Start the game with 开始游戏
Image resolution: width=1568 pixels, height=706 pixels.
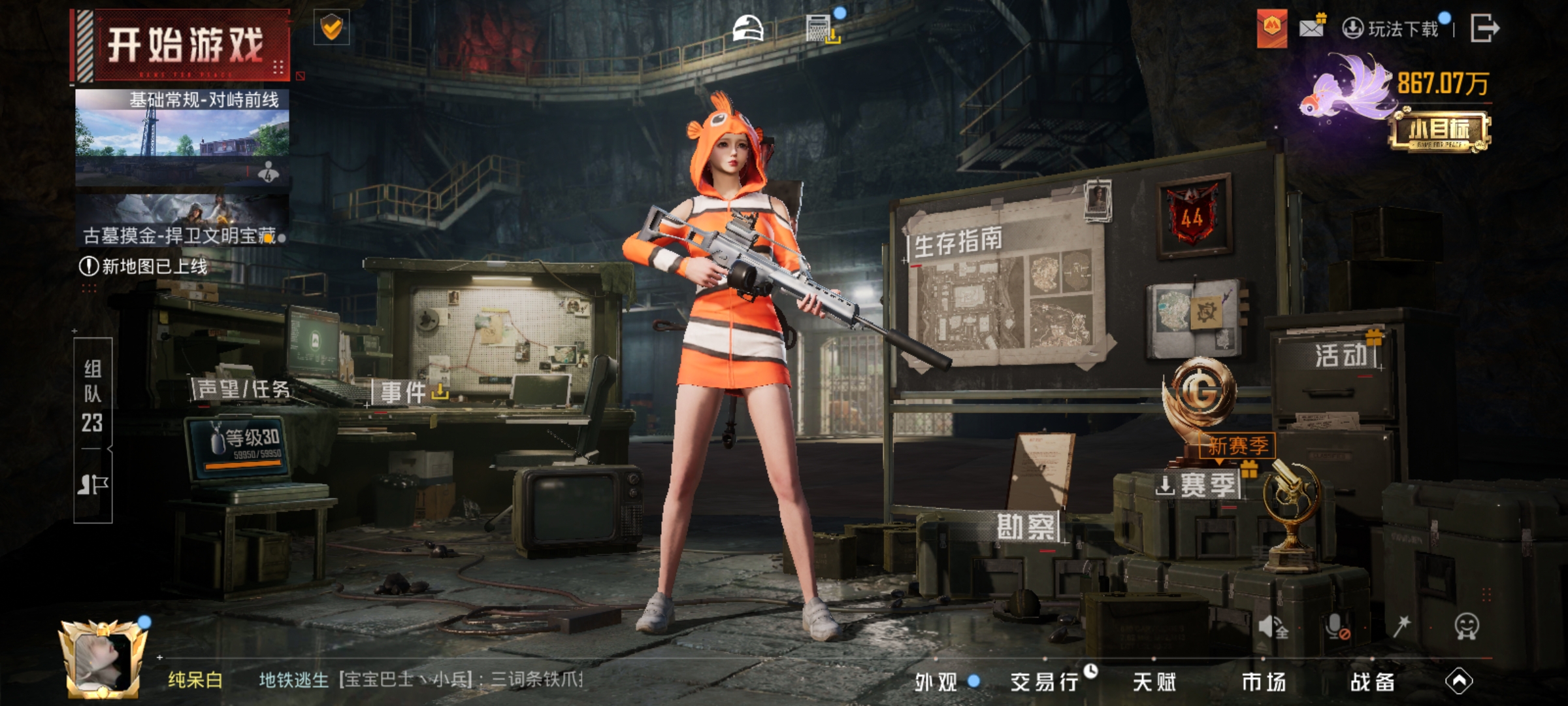(184, 46)
